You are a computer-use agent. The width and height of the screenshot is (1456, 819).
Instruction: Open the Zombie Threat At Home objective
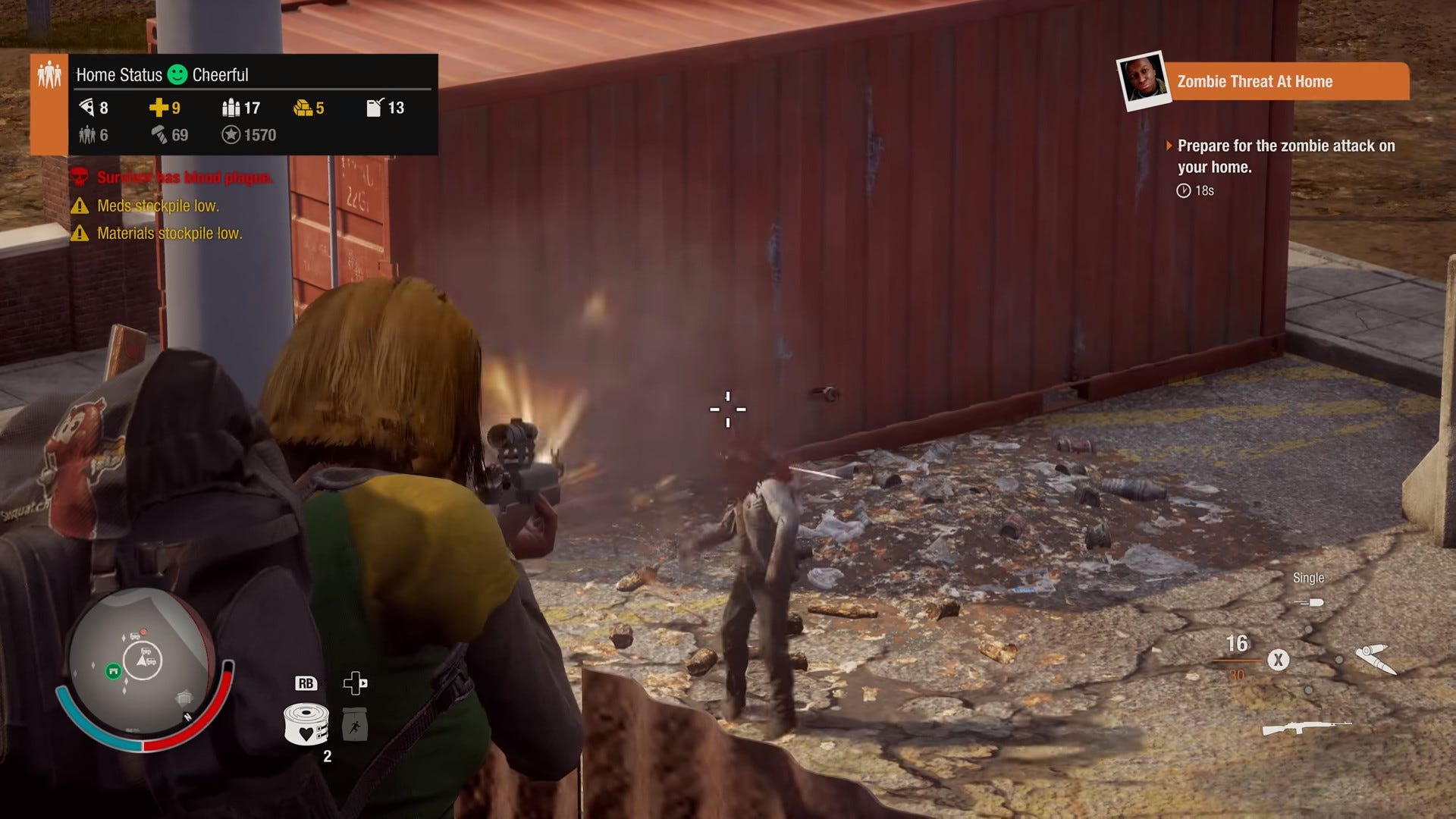click(x=1254, y=82)
